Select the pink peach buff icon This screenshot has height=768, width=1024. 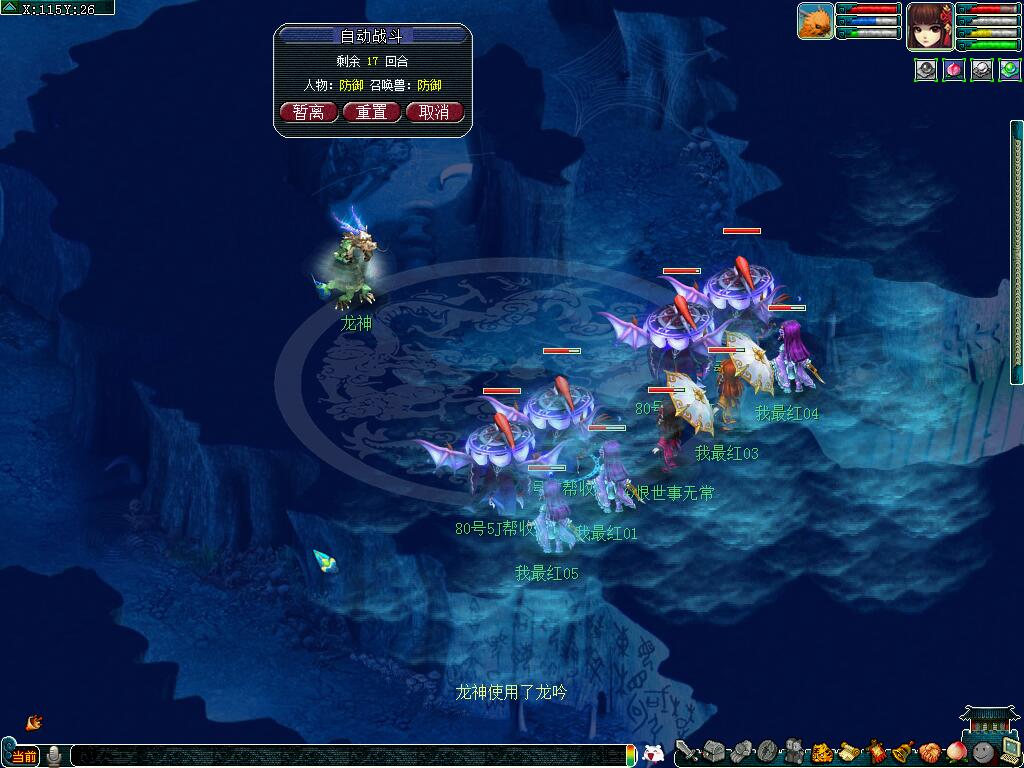[x=954, y=70]
